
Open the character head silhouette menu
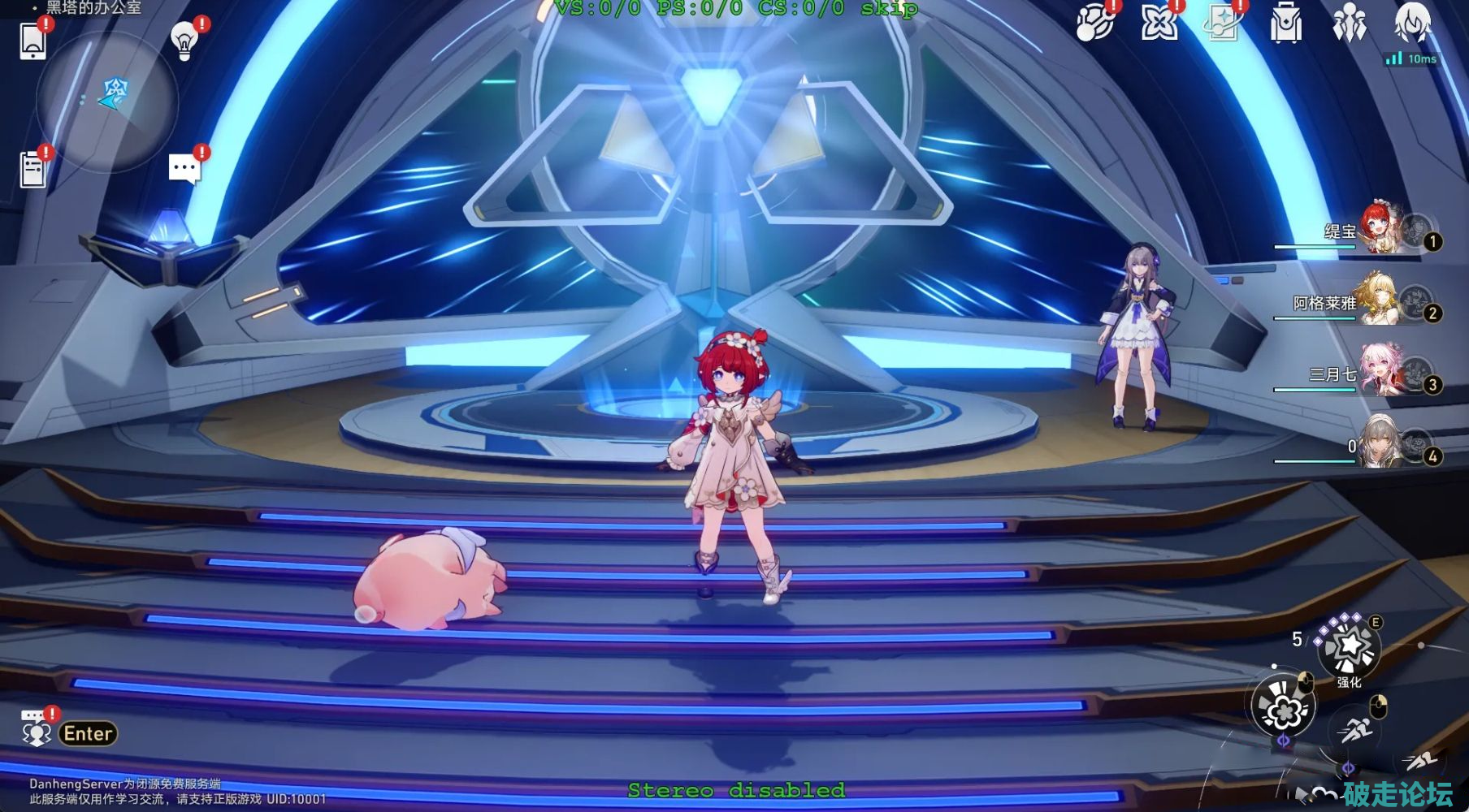(1412, 23)
